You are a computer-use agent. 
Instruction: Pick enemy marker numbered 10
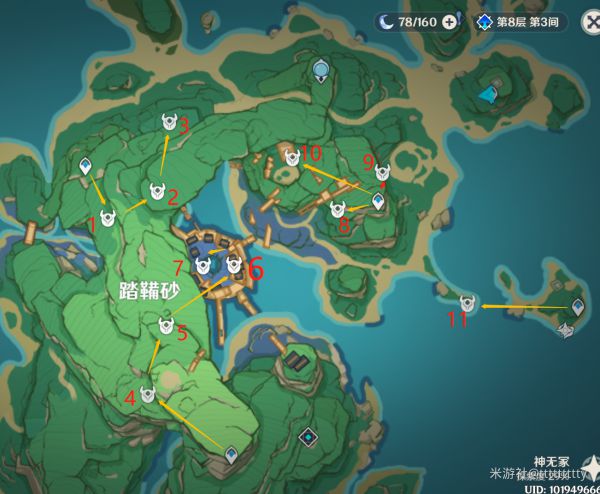click(292, 157)
